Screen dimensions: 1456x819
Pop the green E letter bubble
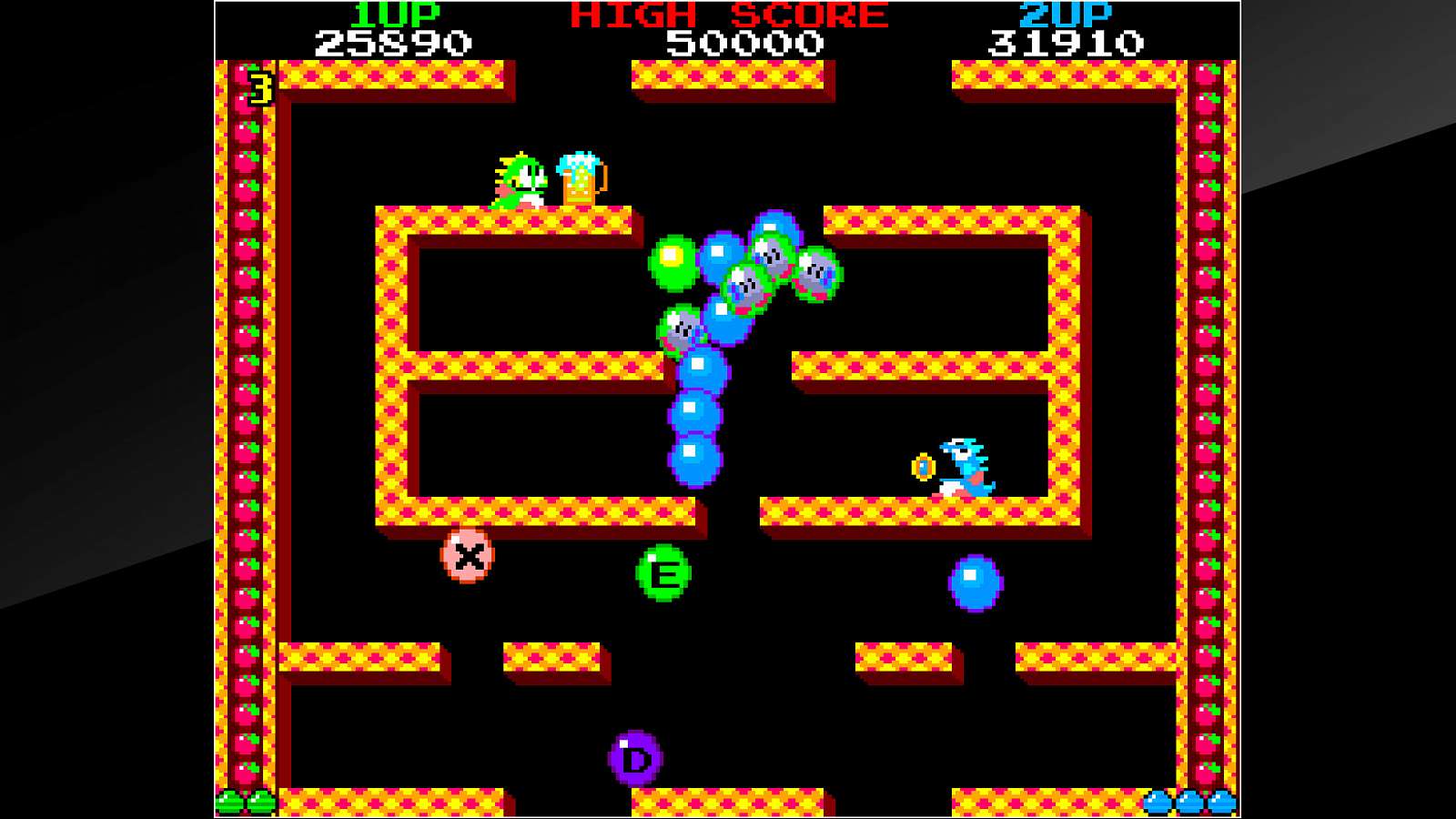pyautogui.click(x=663, y=571)
